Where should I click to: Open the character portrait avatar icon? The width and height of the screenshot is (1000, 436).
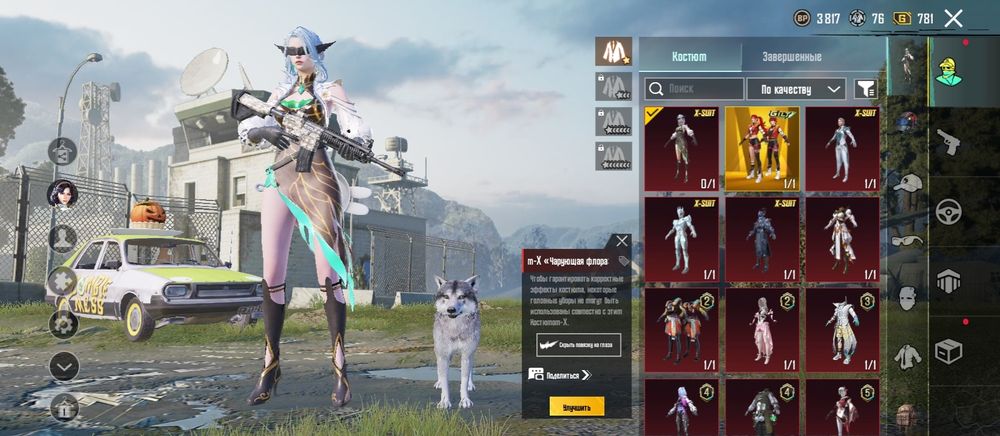tap(63, 194)
